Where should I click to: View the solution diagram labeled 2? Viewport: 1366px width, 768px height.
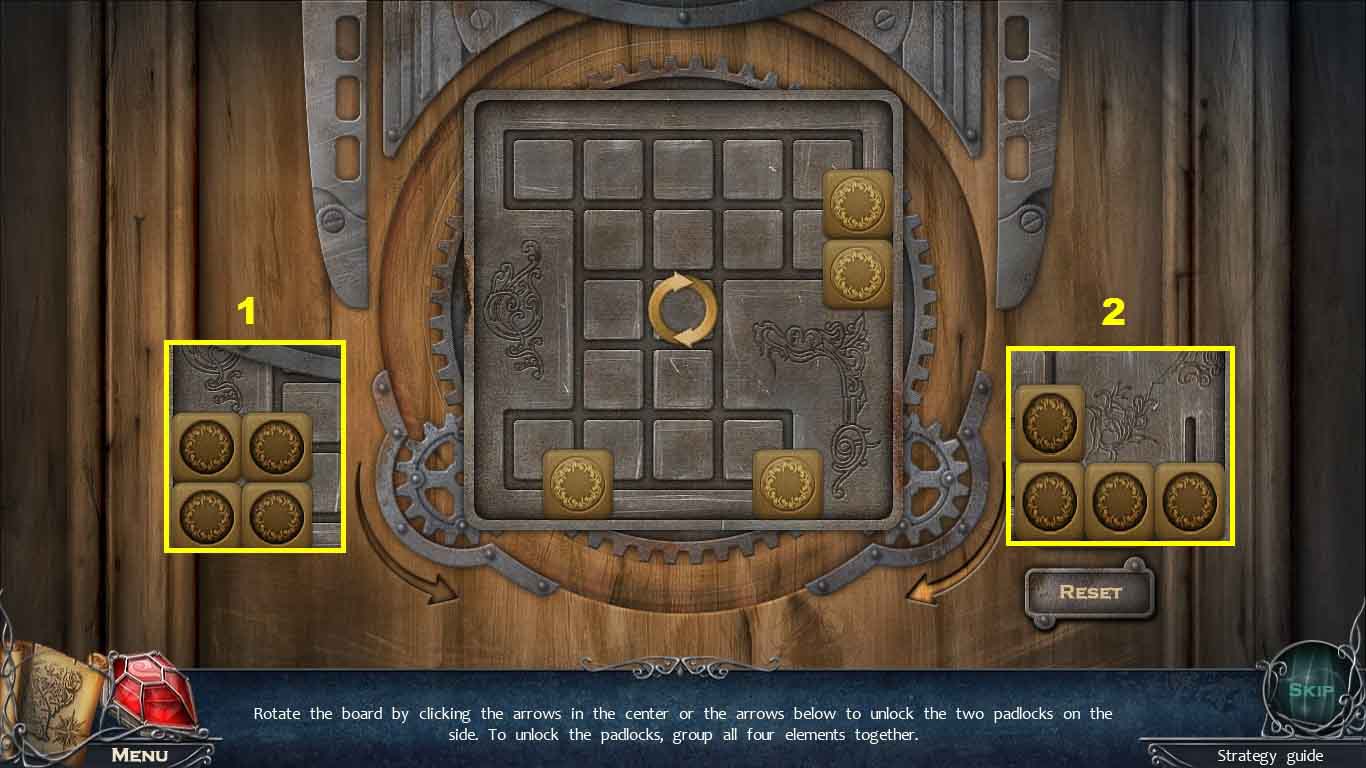[1120, 447]
